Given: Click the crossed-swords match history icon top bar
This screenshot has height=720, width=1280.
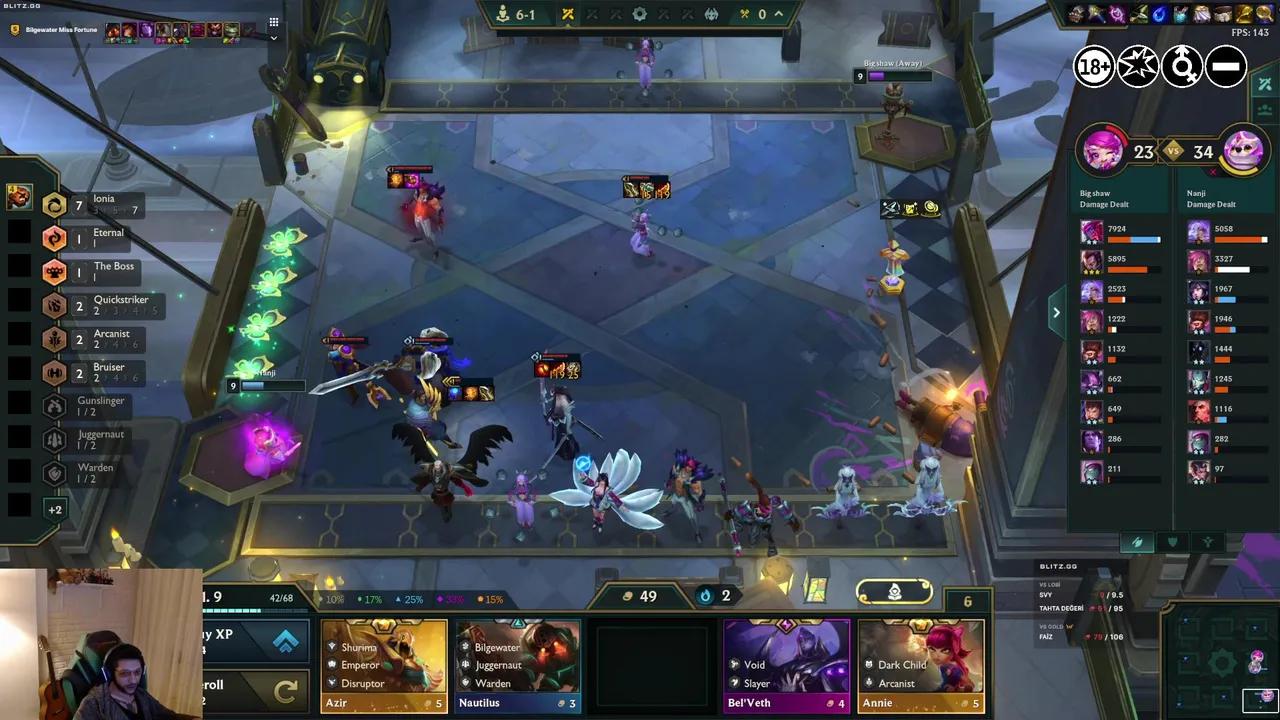Looking at the screenshot, I should (x=567, y=14).
